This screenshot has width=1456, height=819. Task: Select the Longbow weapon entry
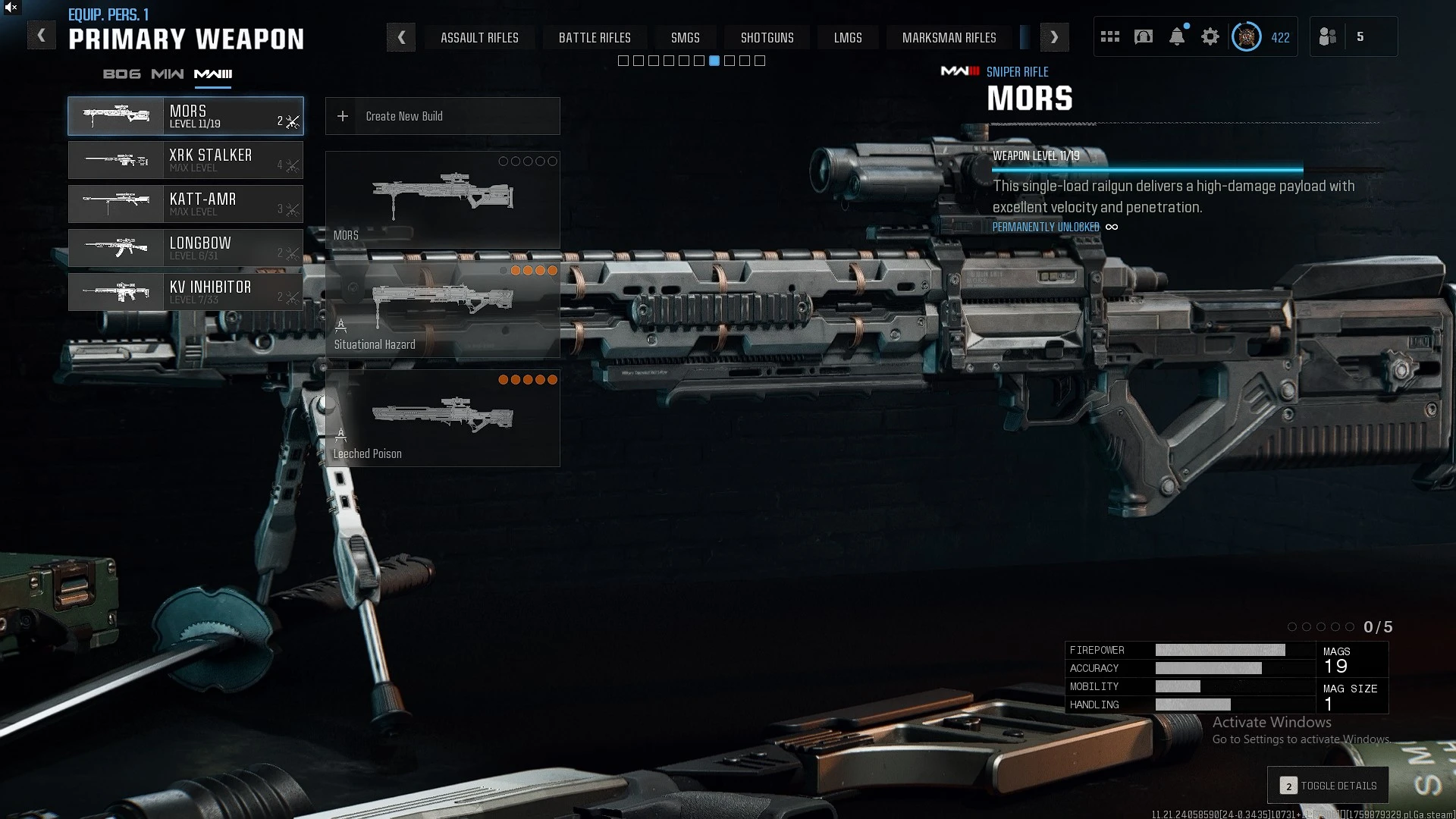pos(186,248)
